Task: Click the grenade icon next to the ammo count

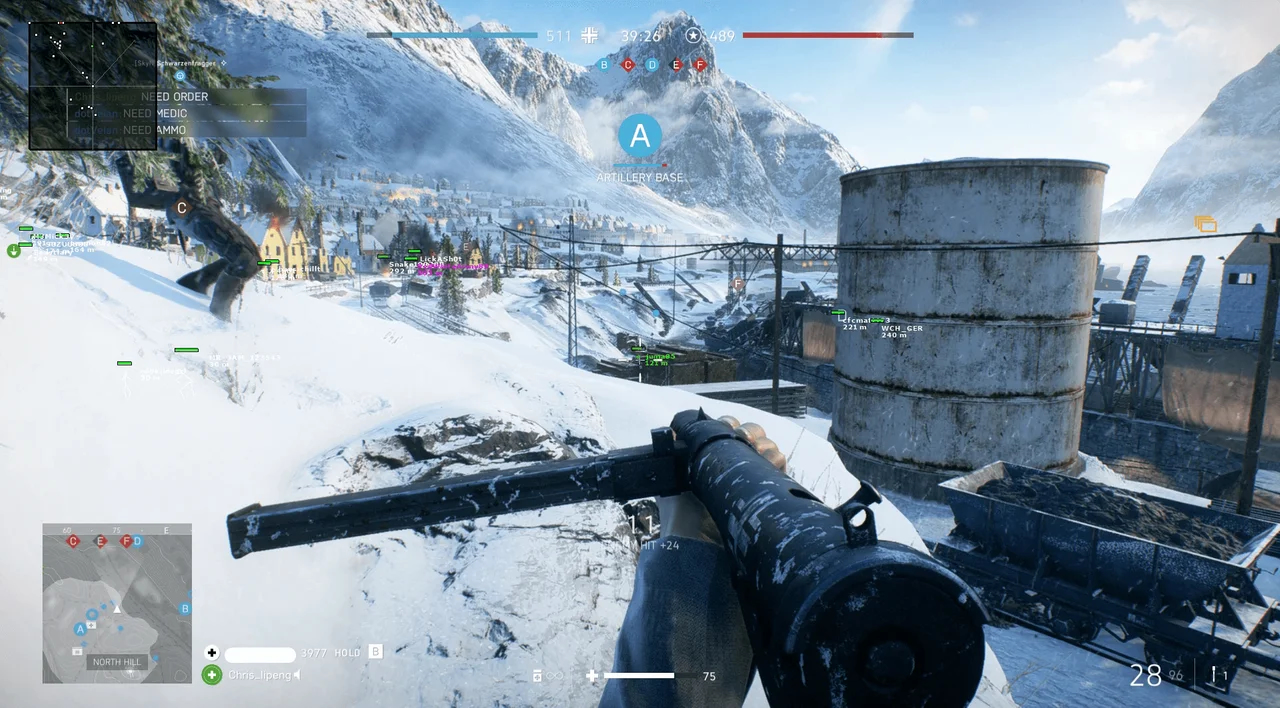Action: click(x=1215, y=676)
